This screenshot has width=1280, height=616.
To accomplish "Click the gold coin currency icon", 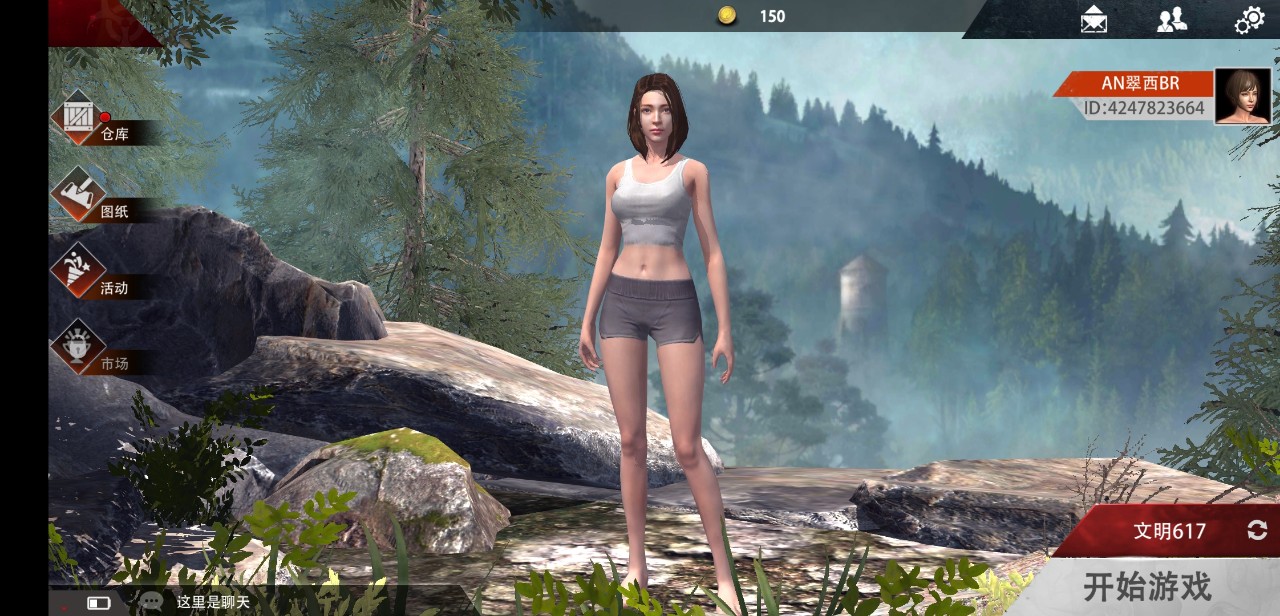I will 727,16.
